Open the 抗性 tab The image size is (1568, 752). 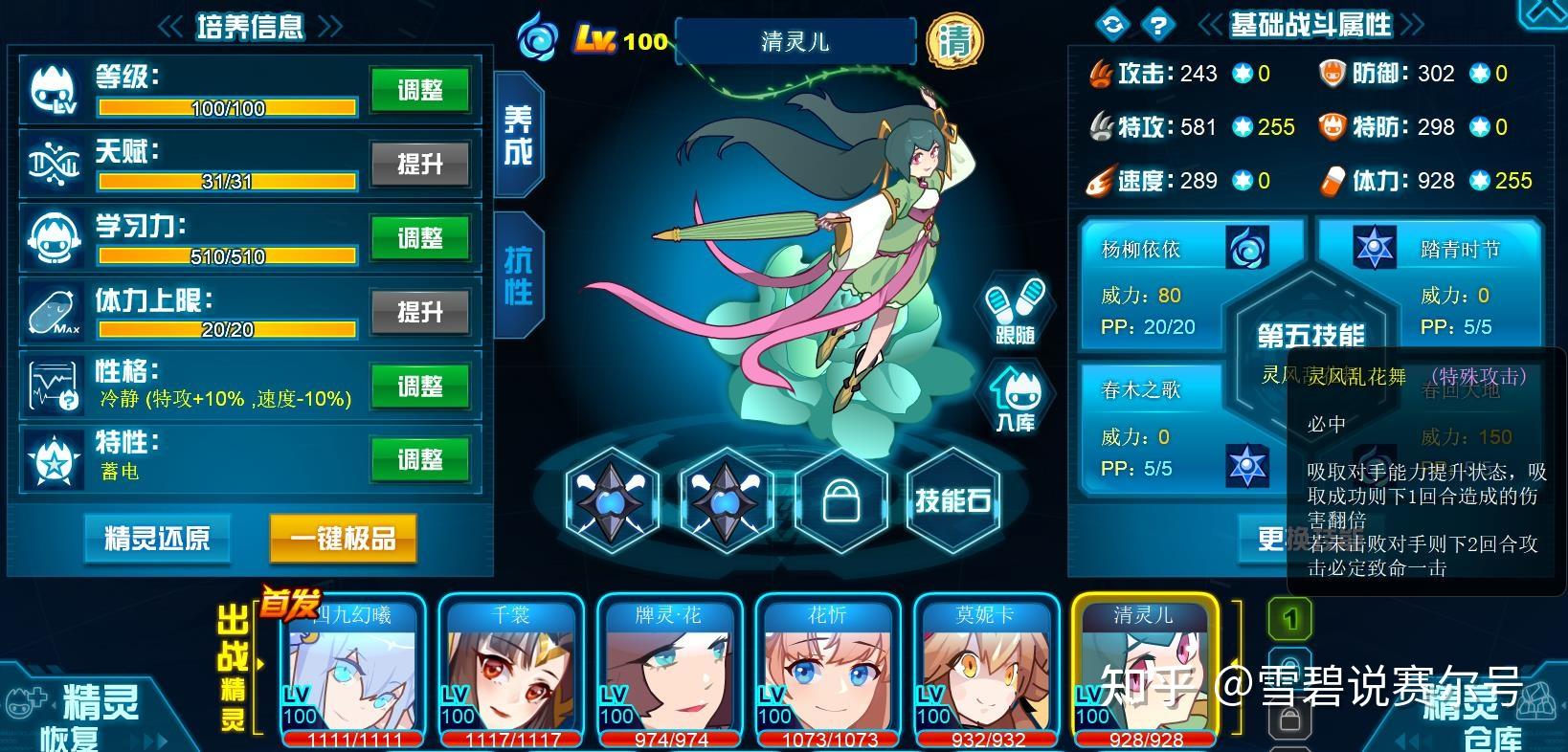click(x=518, y=275)
